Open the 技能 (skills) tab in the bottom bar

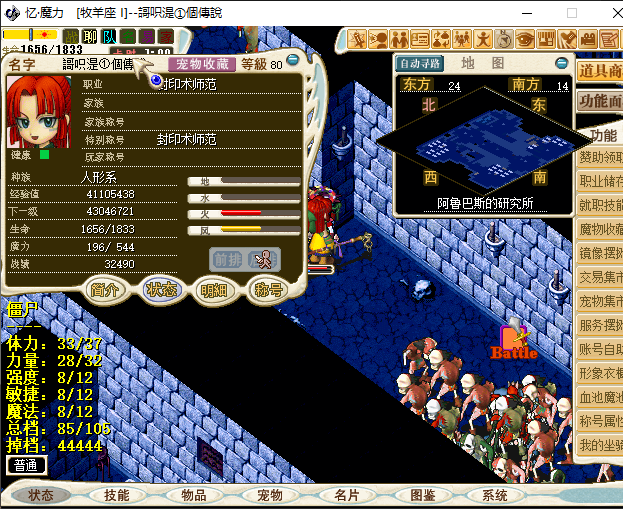point(117,495)
